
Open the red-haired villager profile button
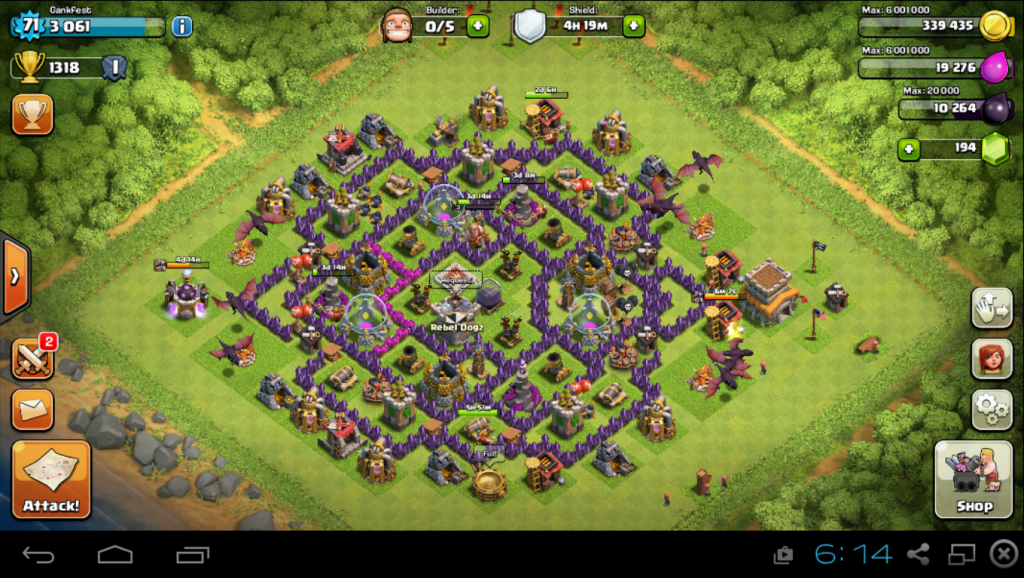[x=991, y=359]
